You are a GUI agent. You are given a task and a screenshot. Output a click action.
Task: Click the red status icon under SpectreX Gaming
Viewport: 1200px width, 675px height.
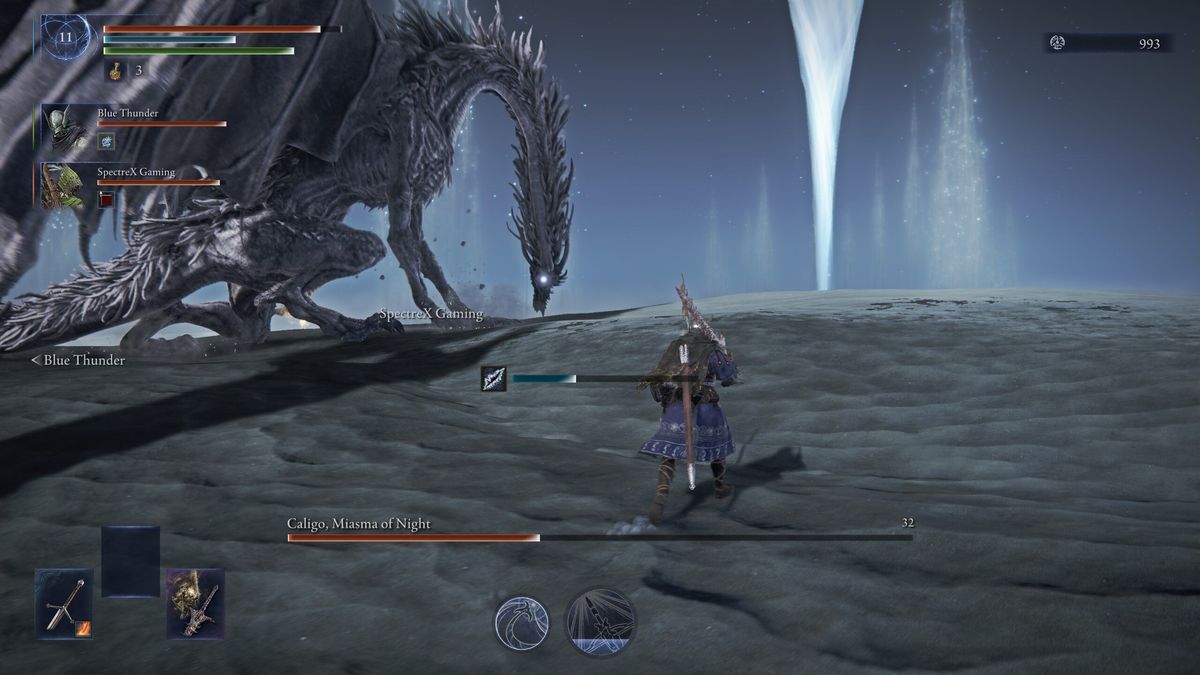pos(106,200)
